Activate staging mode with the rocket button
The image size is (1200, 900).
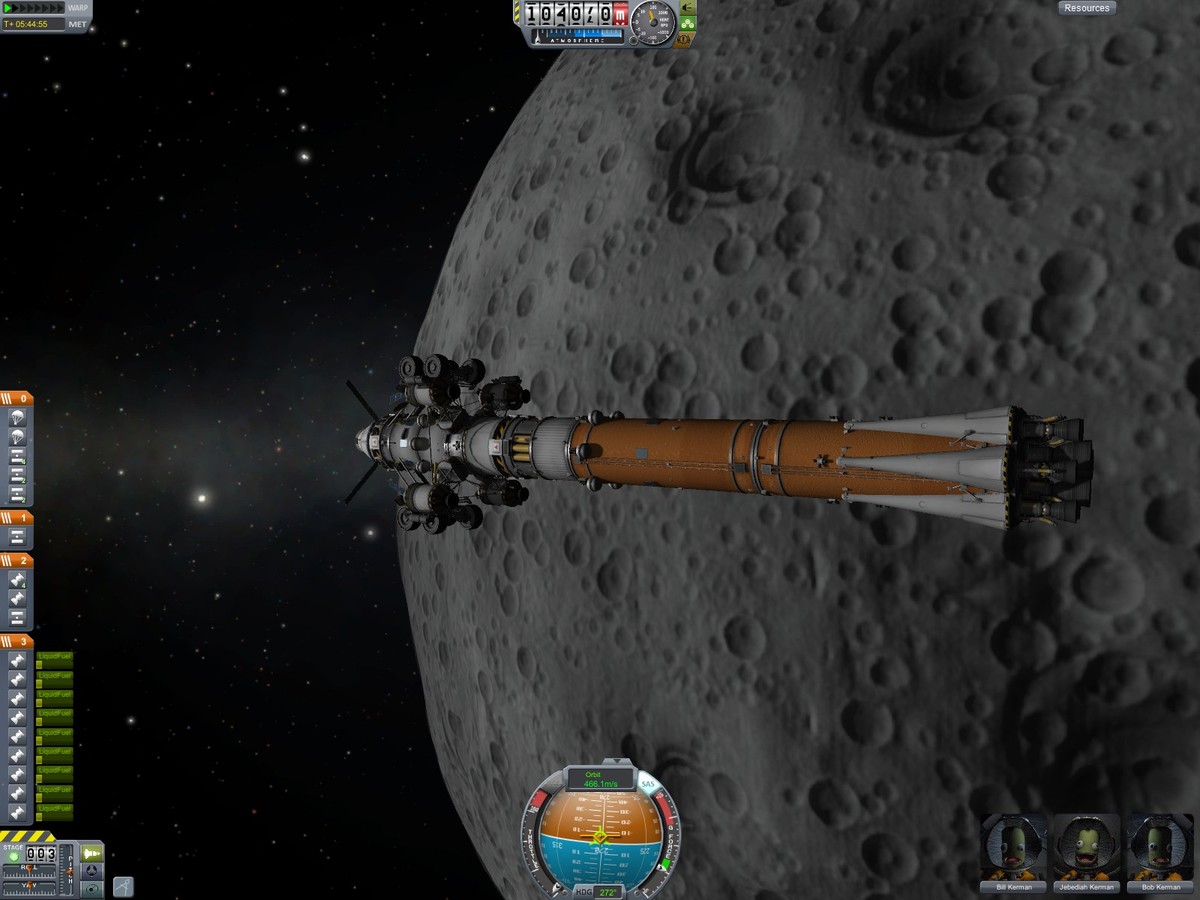[91, 852]
